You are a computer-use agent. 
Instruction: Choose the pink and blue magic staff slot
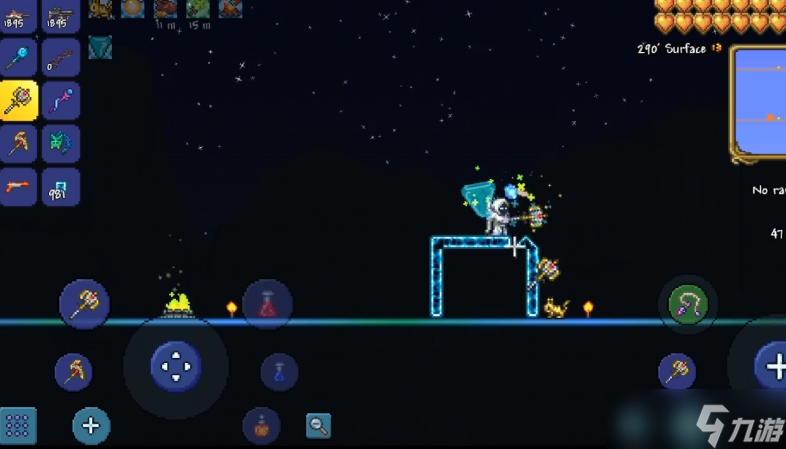[60, 101]
